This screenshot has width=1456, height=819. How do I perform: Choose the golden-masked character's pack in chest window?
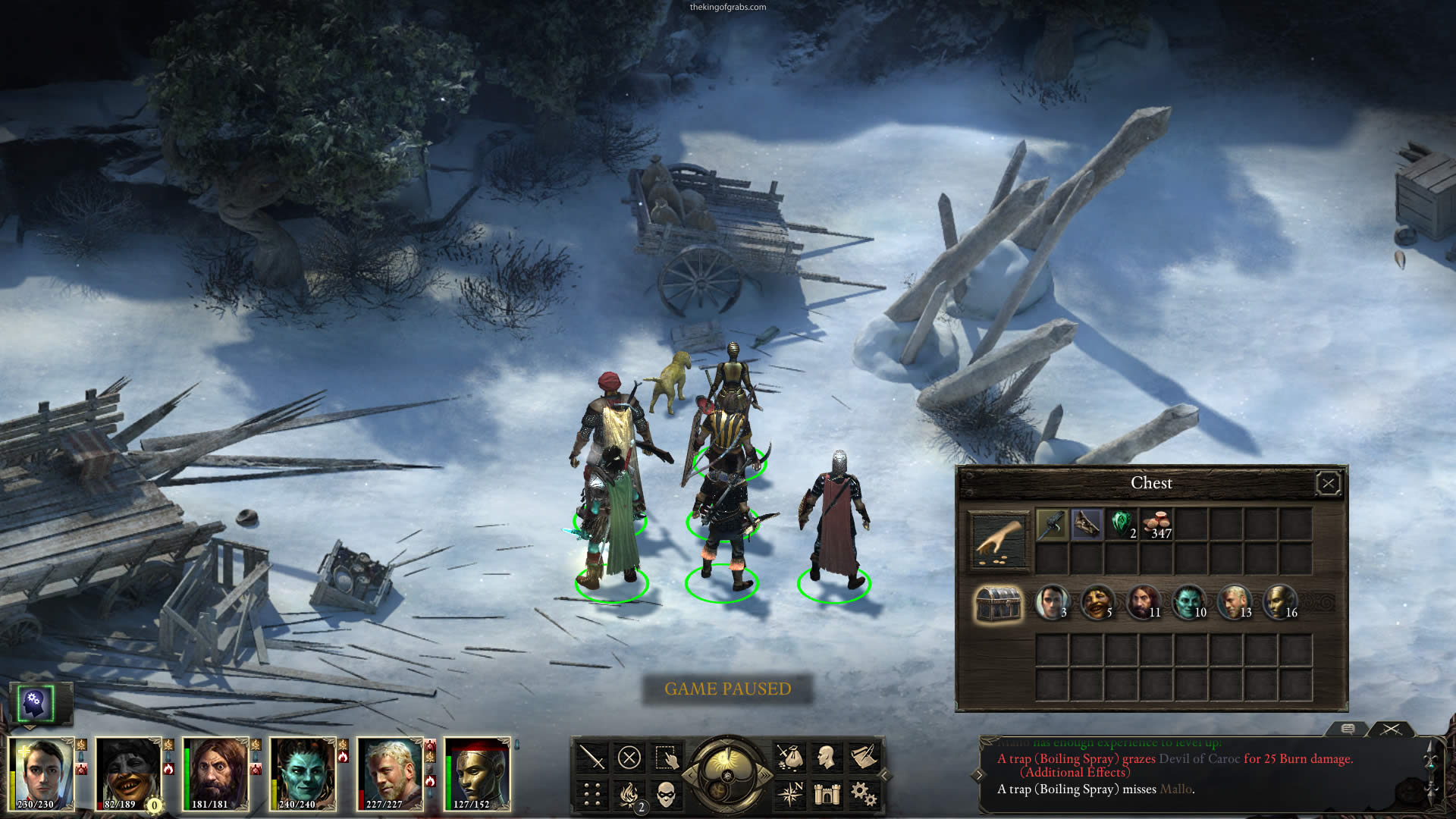pyautogui.click(x=1279, y=604)
